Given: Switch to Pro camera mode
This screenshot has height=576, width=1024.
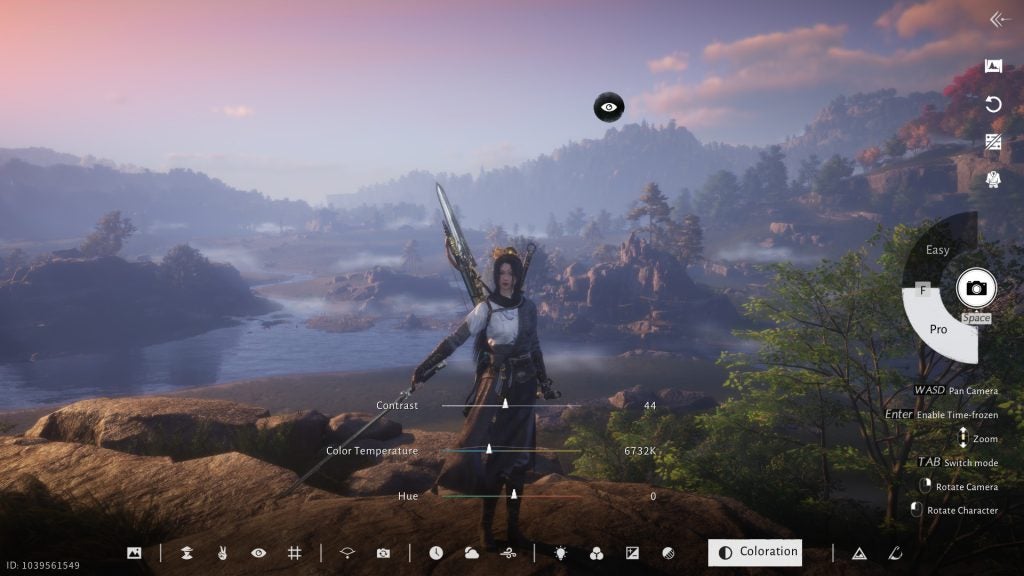Looking at the screenshot, I should tap(938, 329).
